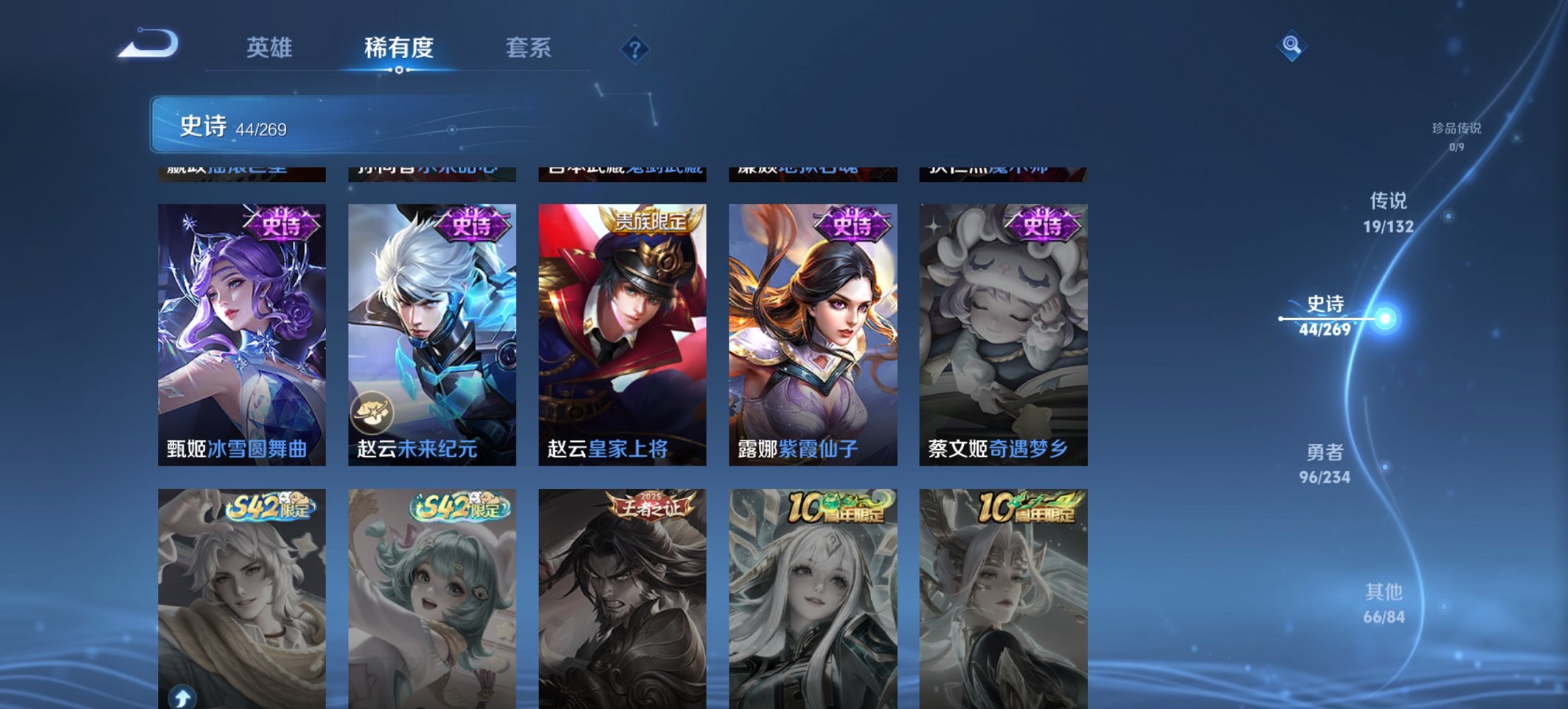Viewport: 1568px width, 709px height.
Task: Switch to the 英雄 tab
Action: tap(270, 48)
